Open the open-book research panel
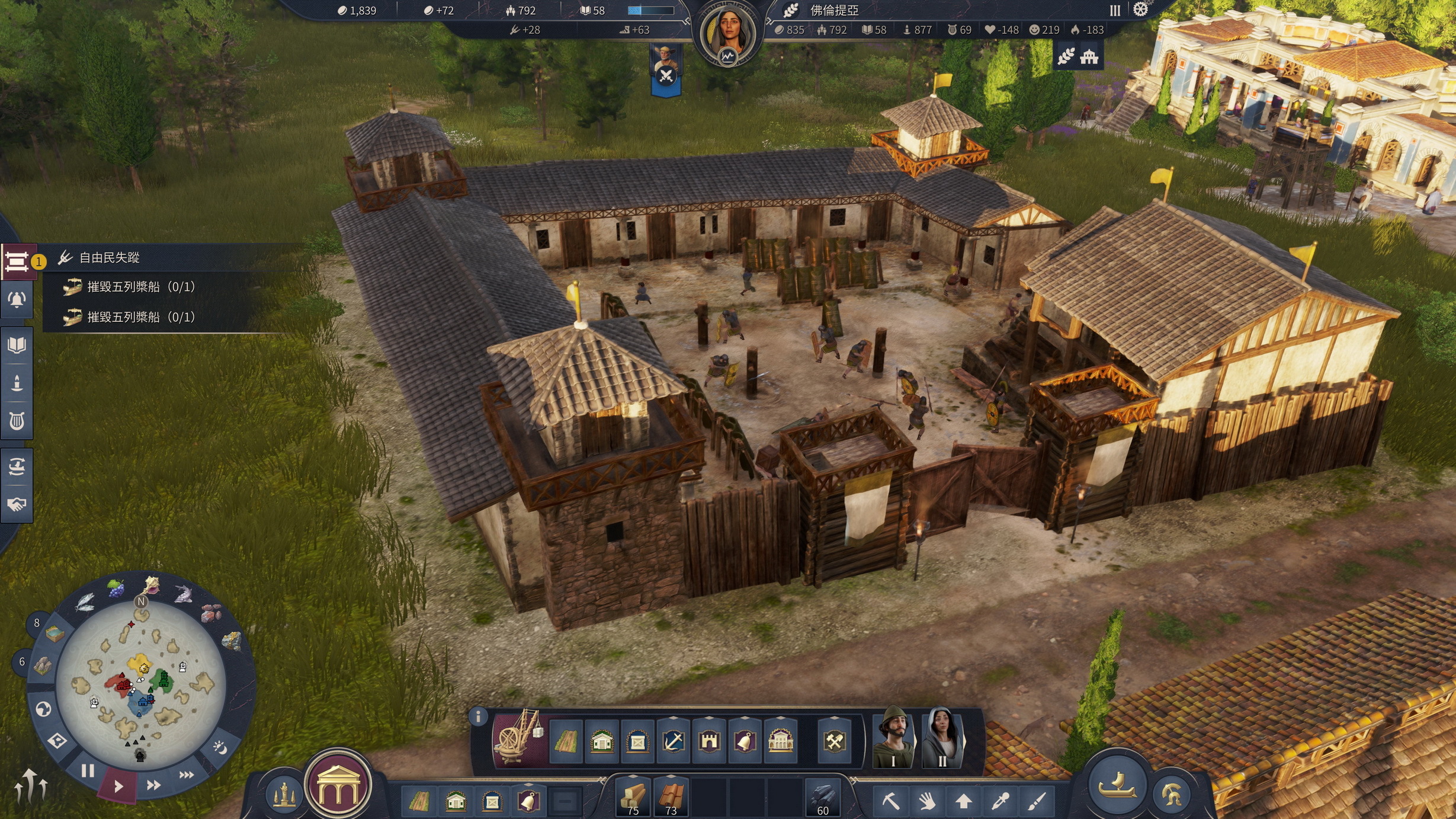 (x=17, y=345)
